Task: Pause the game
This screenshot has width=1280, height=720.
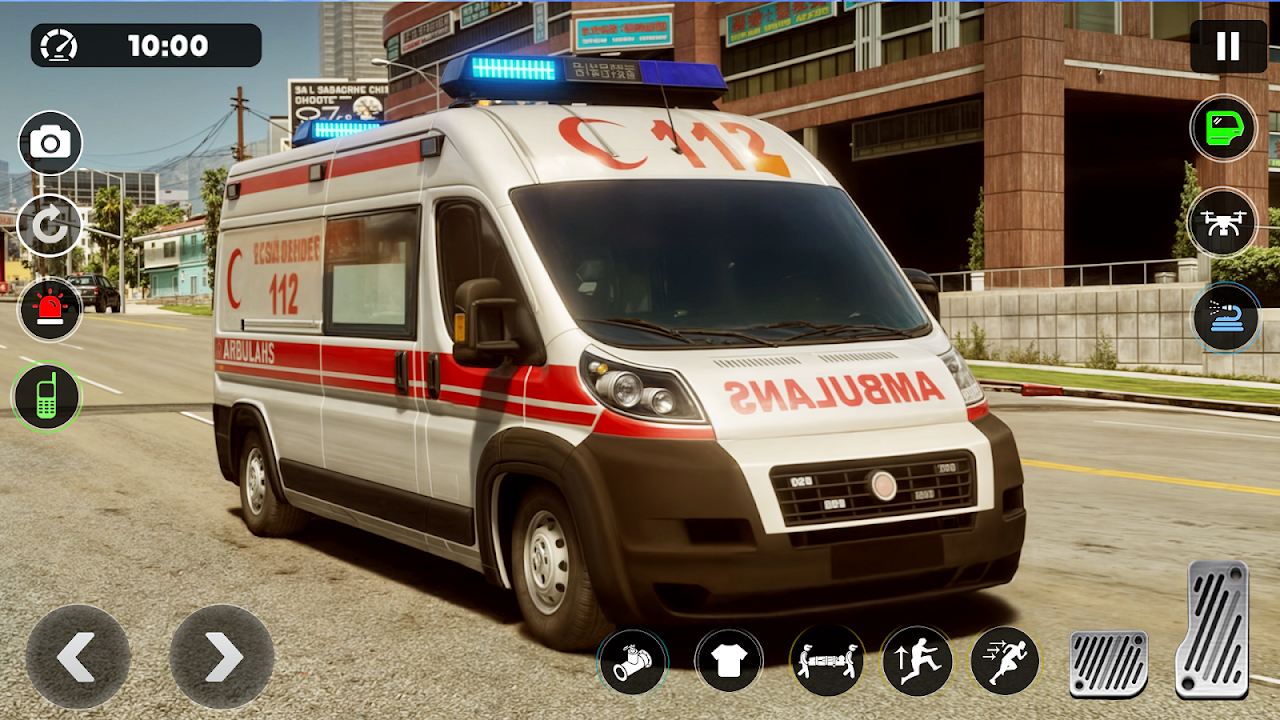Action: tap(1228, 46)
